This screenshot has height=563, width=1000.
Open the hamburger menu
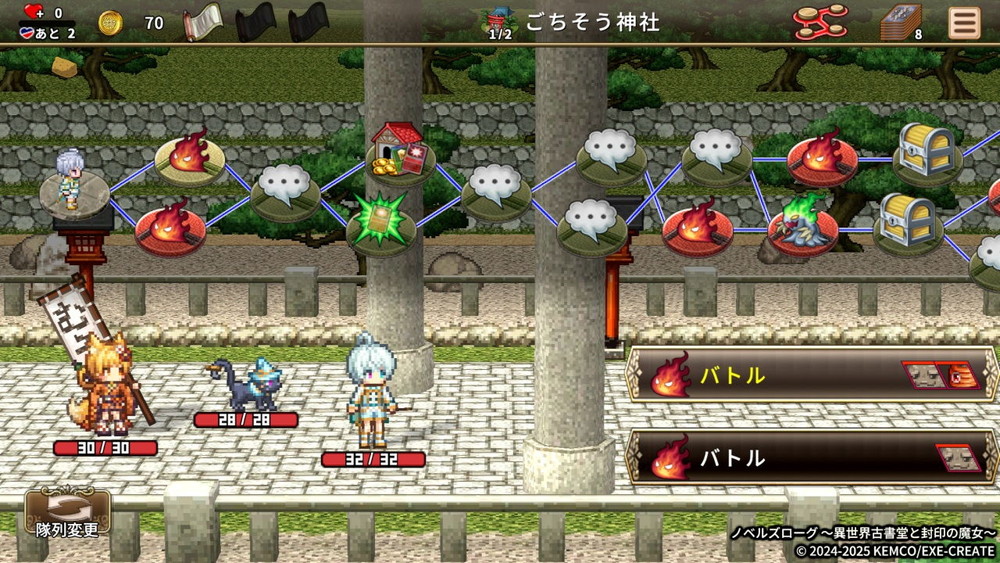coord(964,22)
